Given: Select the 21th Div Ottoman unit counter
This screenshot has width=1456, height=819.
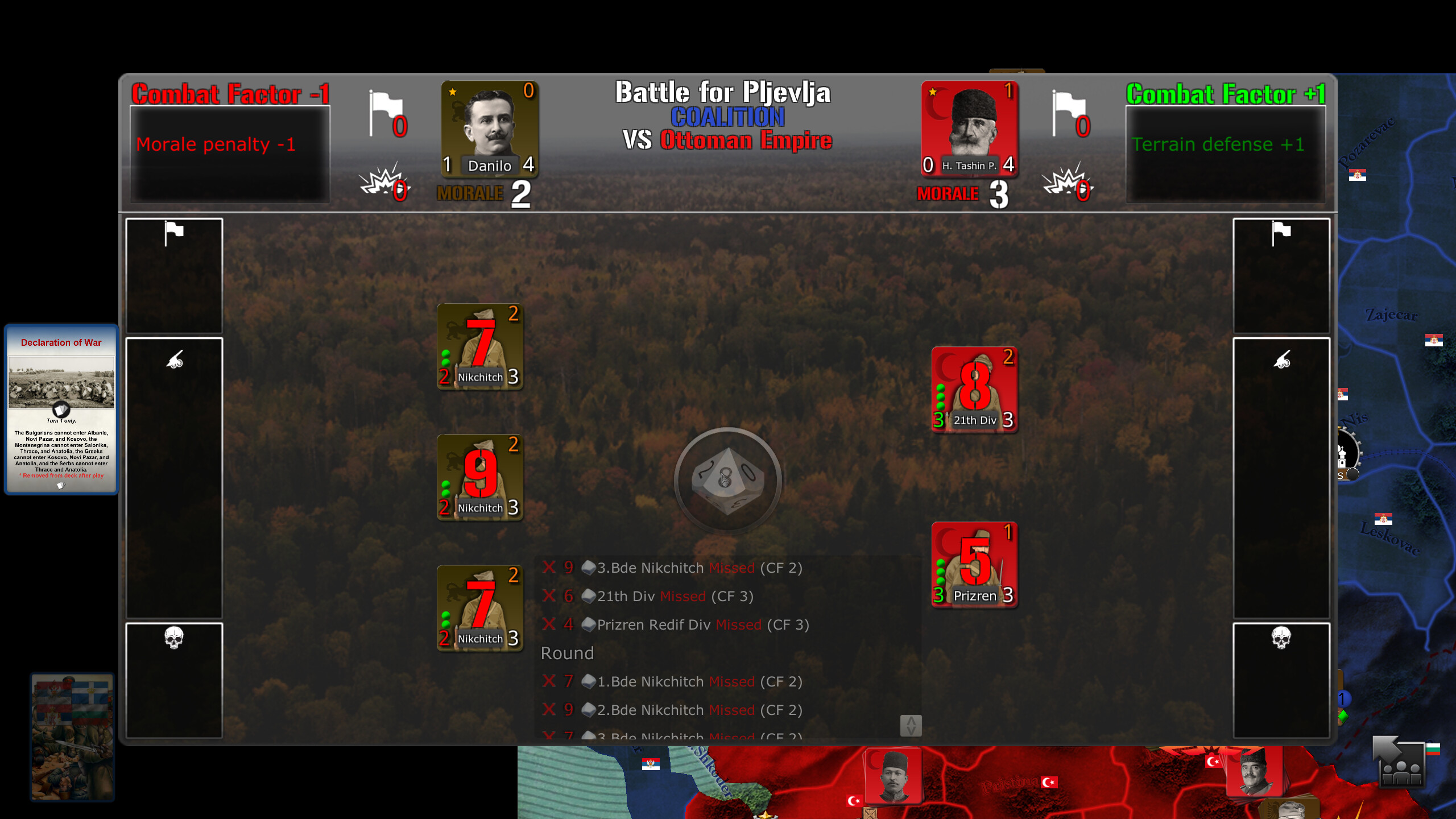Looking at the screenshot, I should [x=974, y=390].
